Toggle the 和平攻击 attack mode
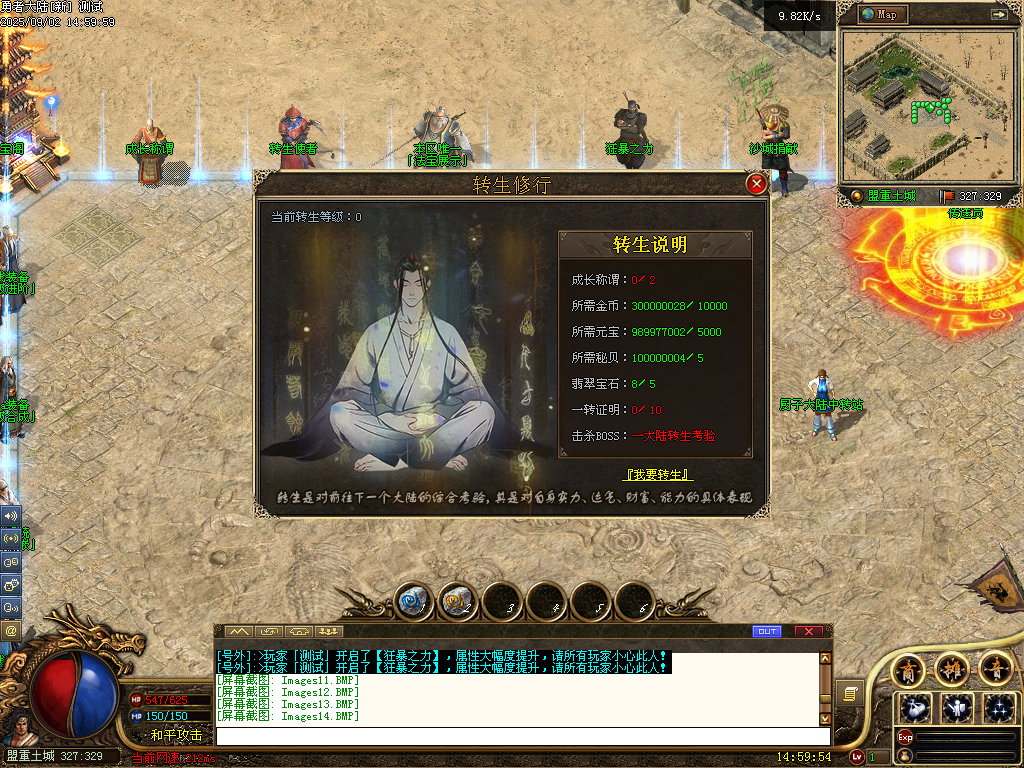The image size is (1024, 768). 176,735
